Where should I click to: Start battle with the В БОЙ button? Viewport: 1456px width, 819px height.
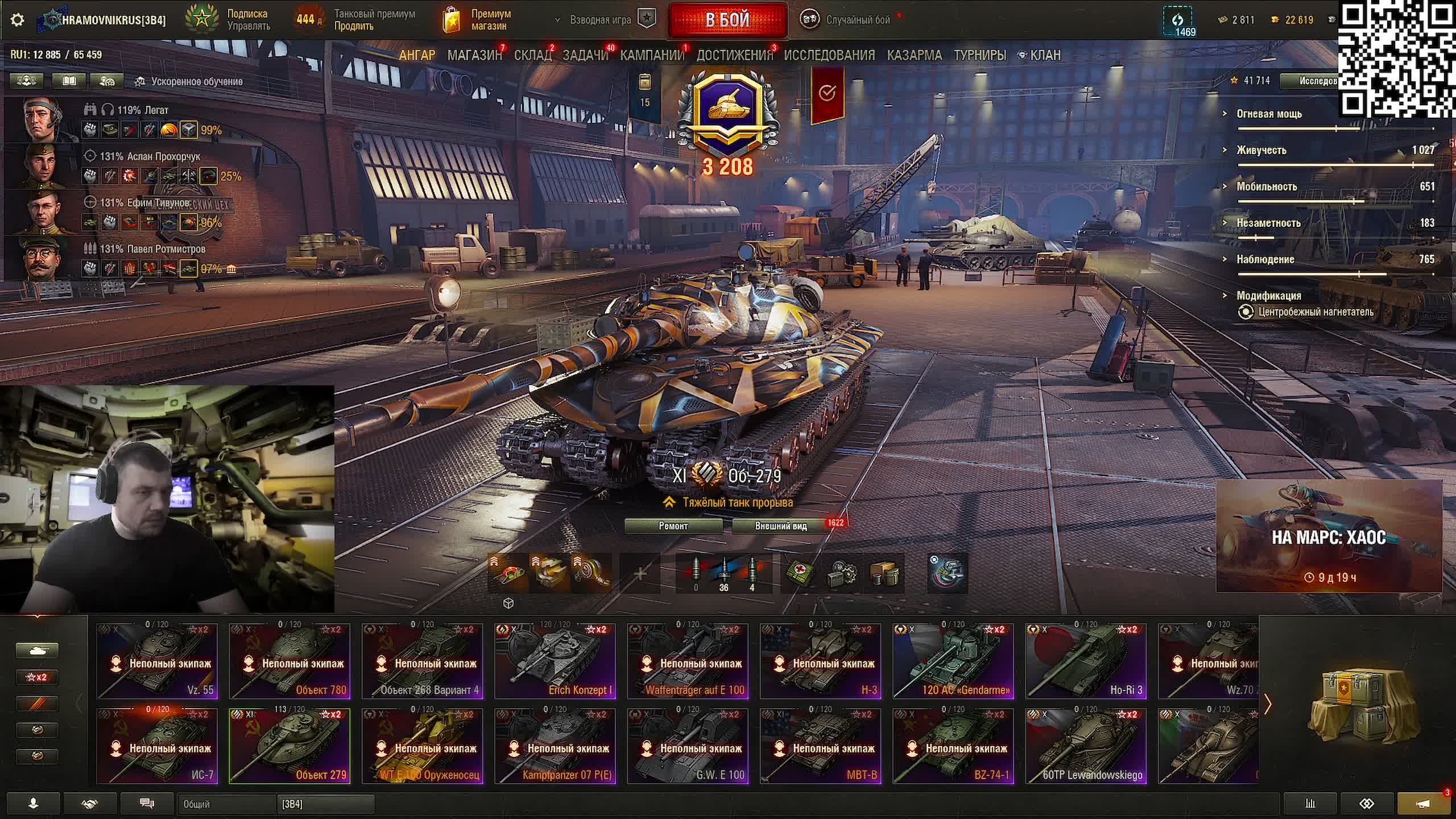coord(727,20)
